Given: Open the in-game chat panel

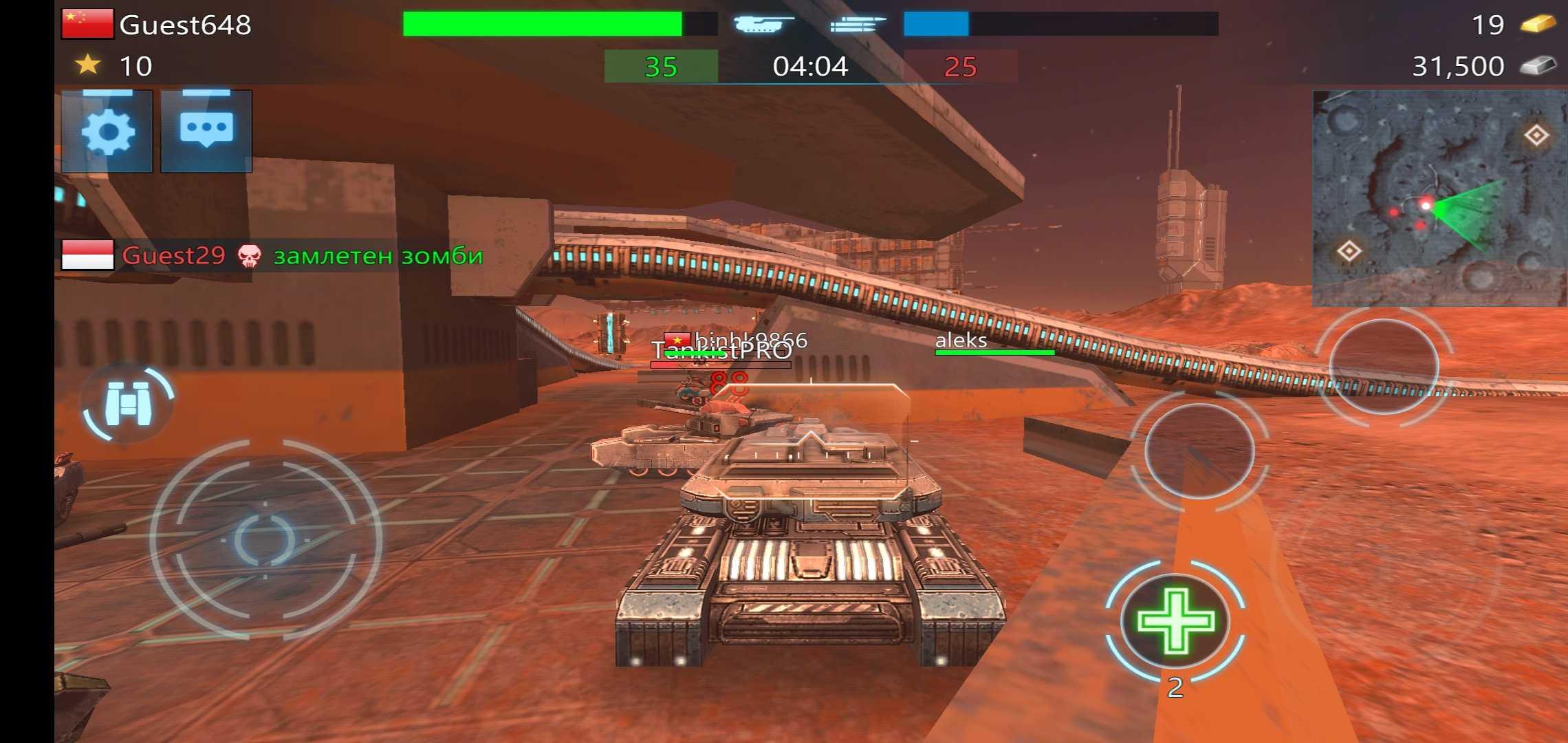Looking at the screenshot, I should pyautogui.click(x=208, y=132).
